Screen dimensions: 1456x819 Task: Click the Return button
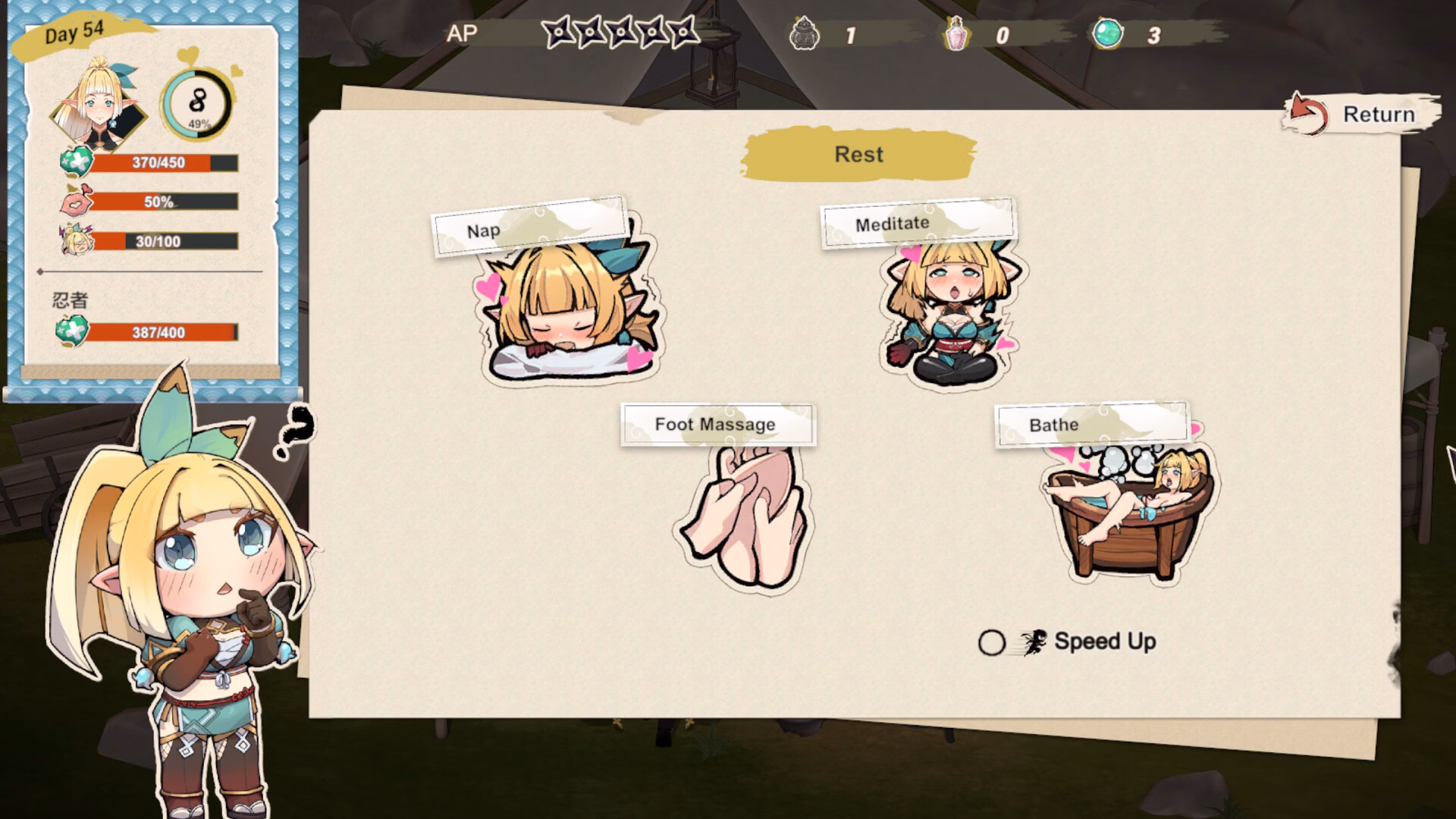pyautogui.click(x=1362, y=115)
